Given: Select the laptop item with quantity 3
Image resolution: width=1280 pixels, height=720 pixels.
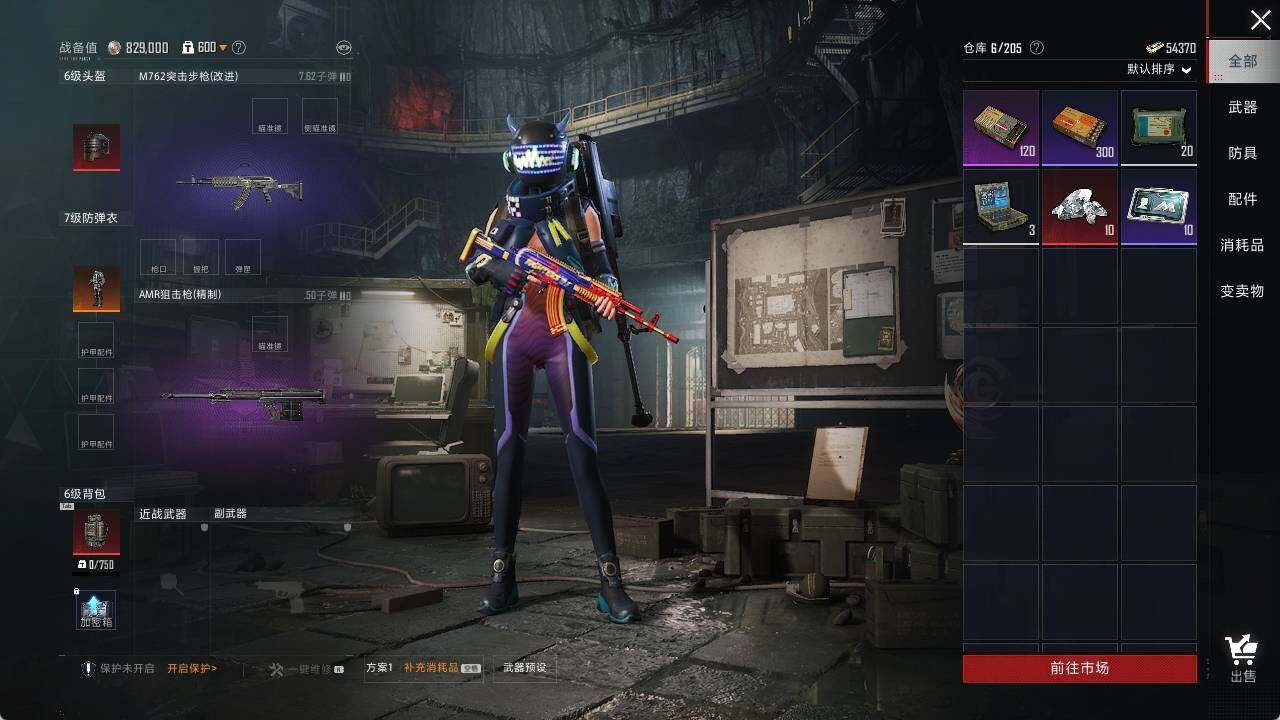Looking at the screenshot, I should point(1001,207).
